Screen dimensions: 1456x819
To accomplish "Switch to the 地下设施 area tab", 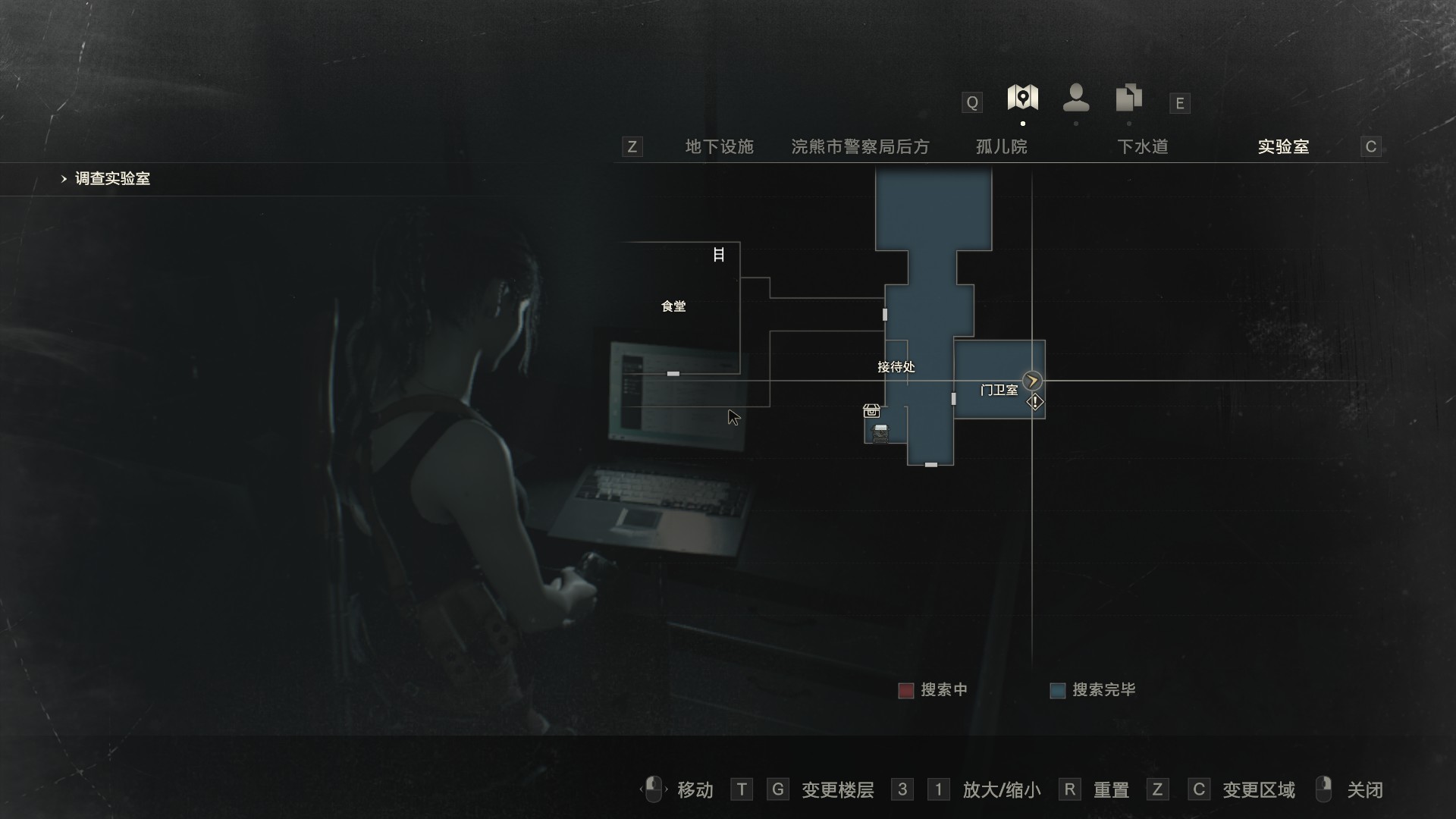I will [x=719, y=146].
